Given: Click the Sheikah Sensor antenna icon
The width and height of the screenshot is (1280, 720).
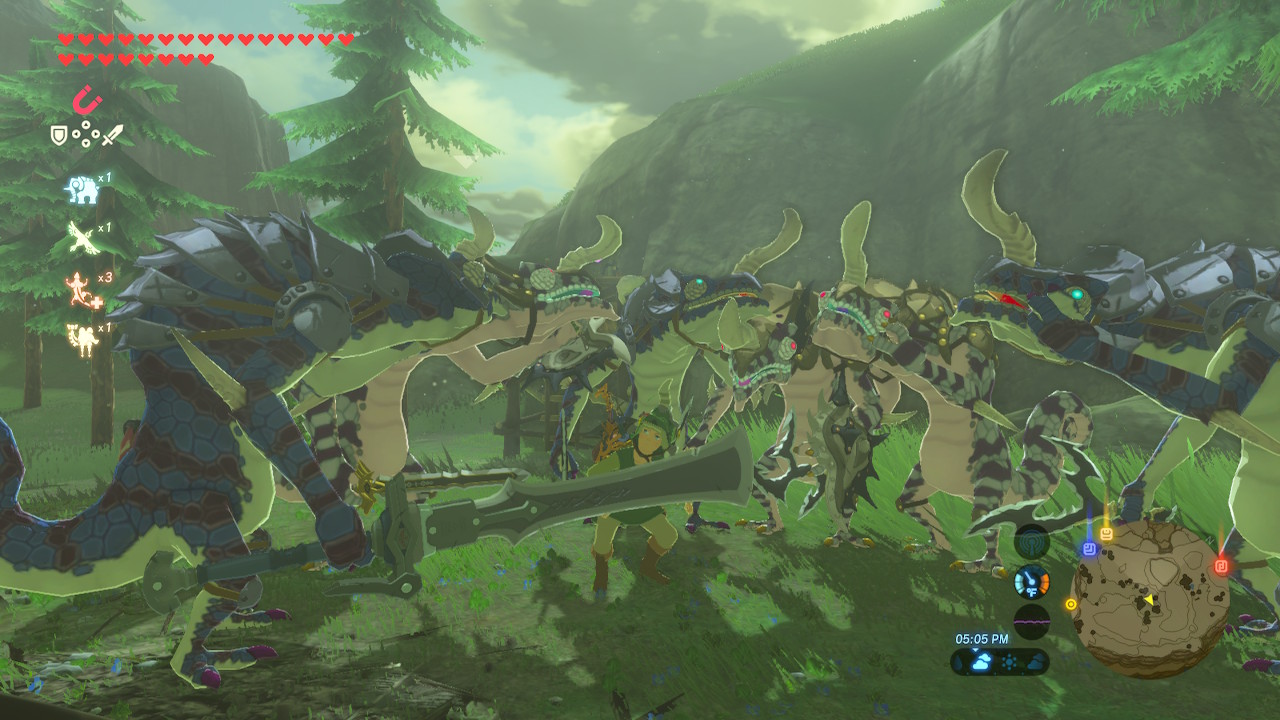Looking at the screenshot, I should (x=1031, y=542).
